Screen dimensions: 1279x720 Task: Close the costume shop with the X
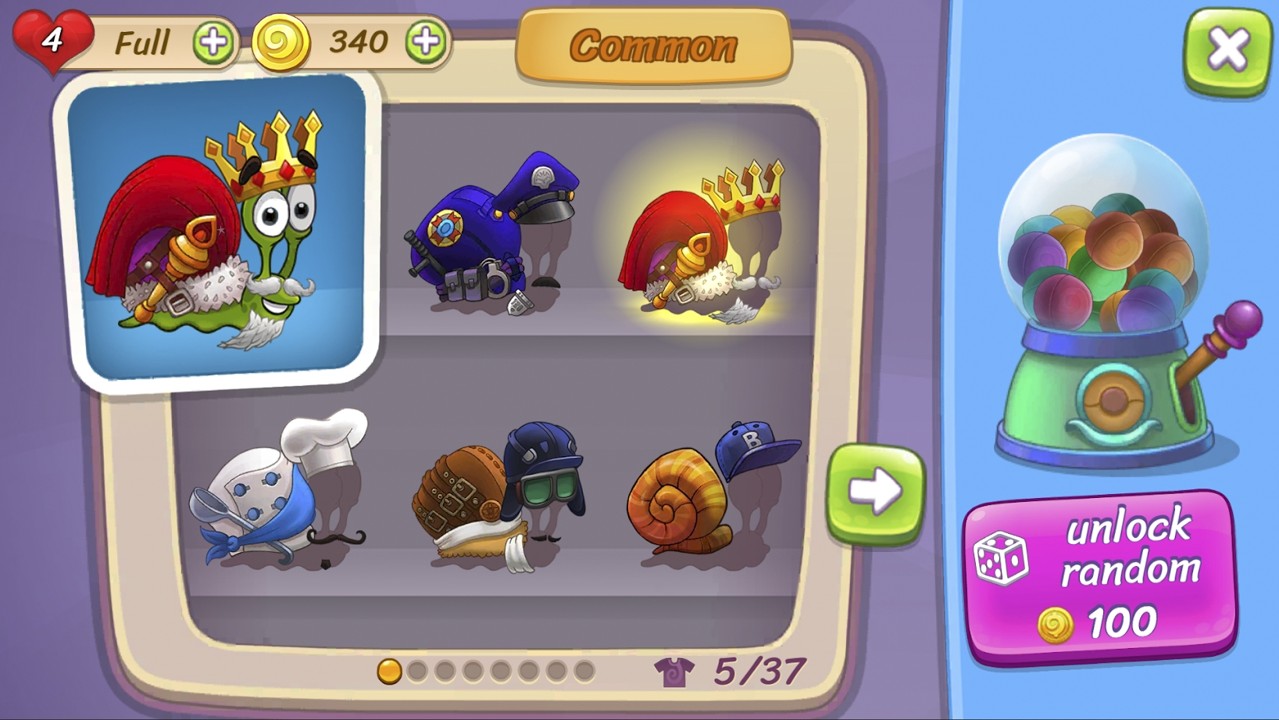coord(1227,50)
